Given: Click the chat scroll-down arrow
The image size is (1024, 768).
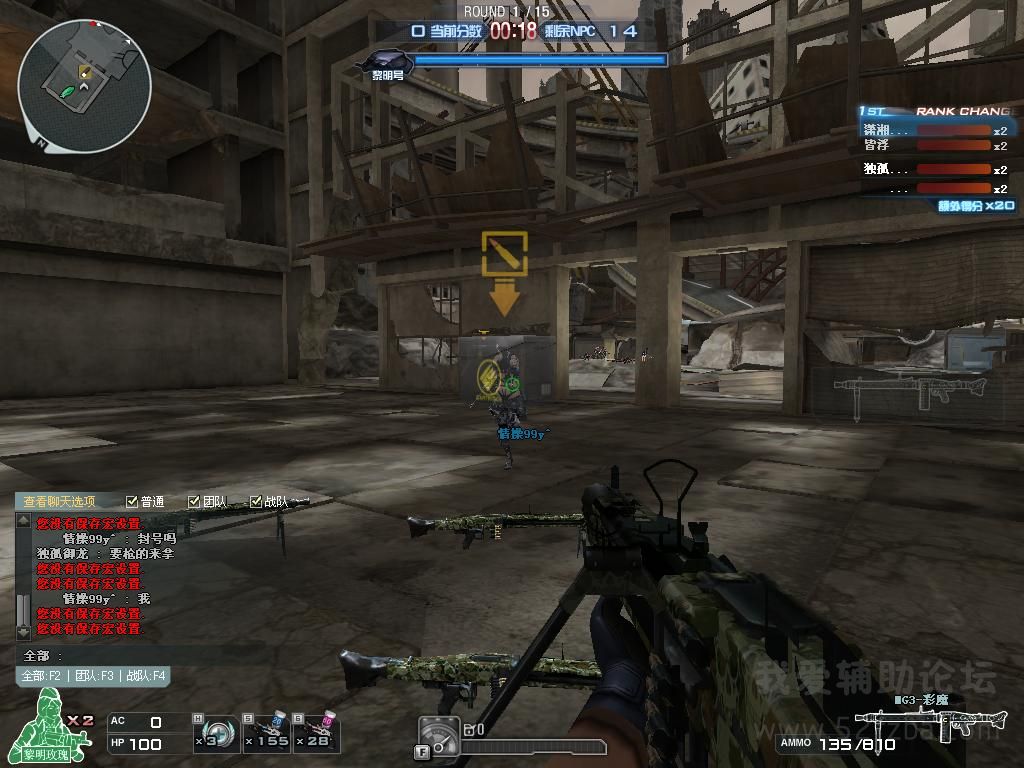Looking at the screenshot, I should (x=23, y=632).
